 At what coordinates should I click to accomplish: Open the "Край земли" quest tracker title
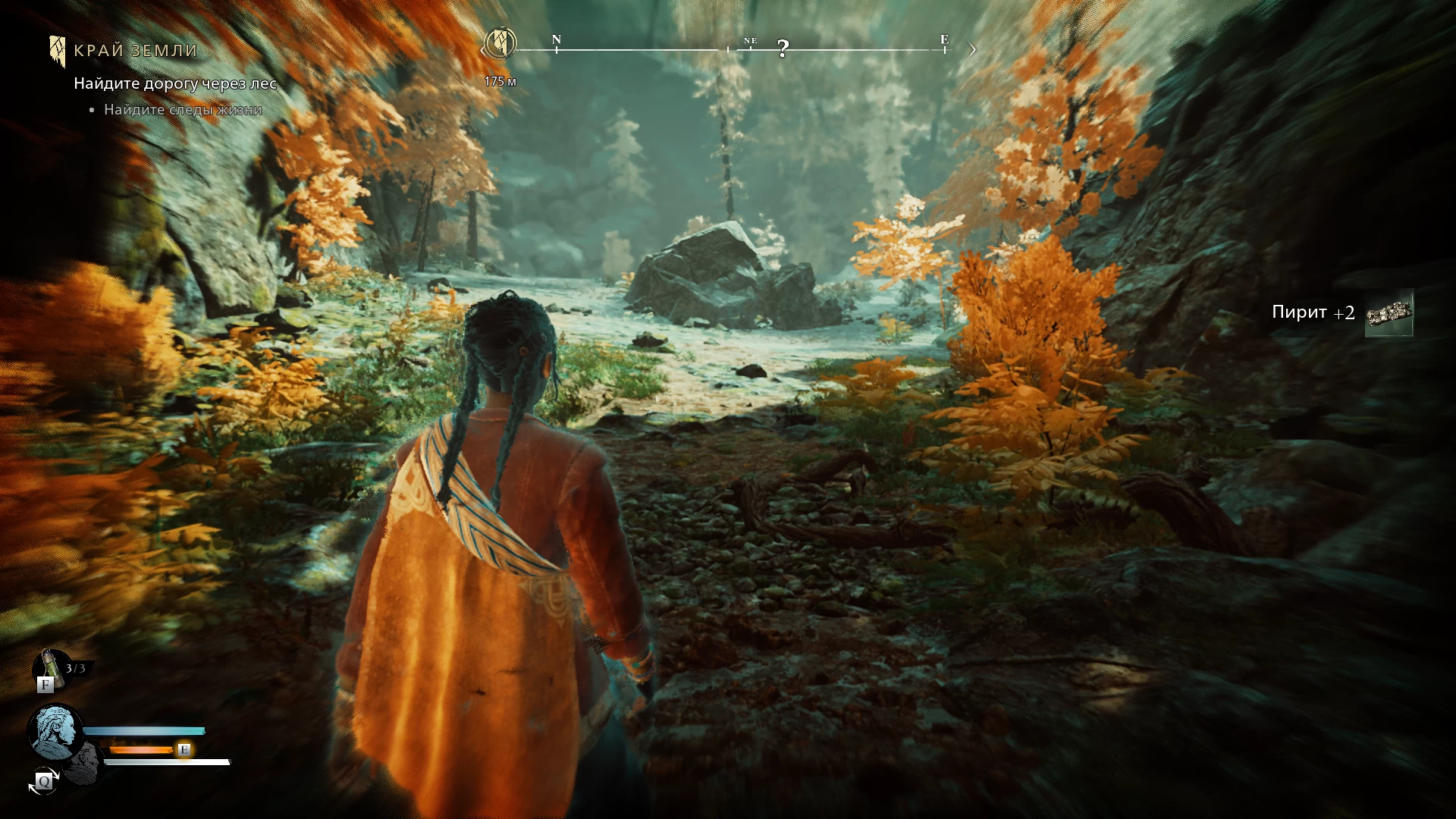(135, 51)
